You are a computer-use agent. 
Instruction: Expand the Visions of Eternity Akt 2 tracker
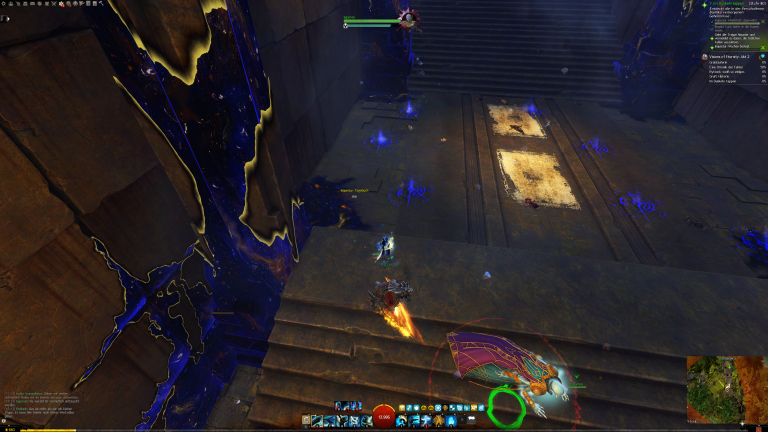click(736, 57)
